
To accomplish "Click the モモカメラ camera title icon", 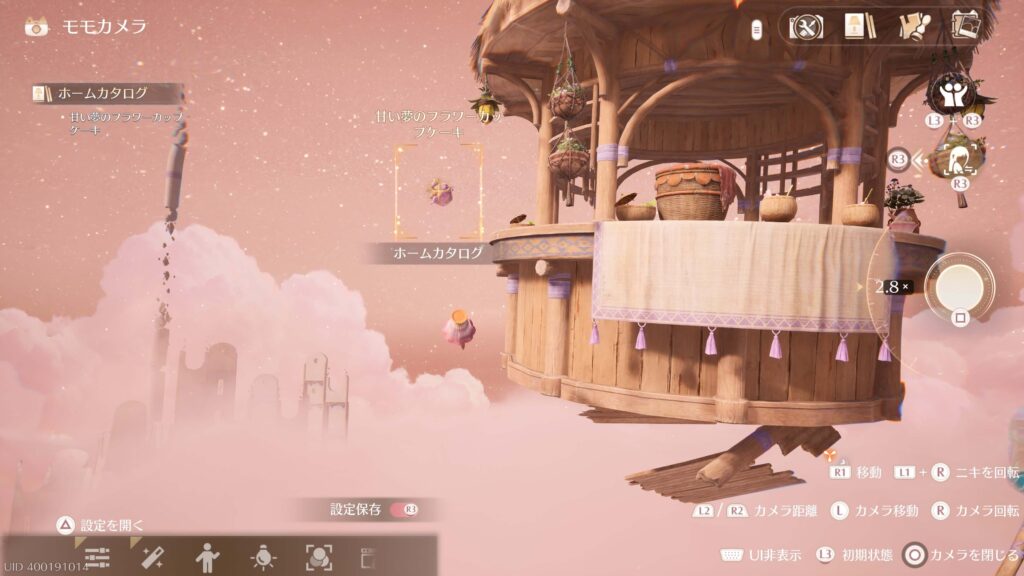I will coord(37,26).
